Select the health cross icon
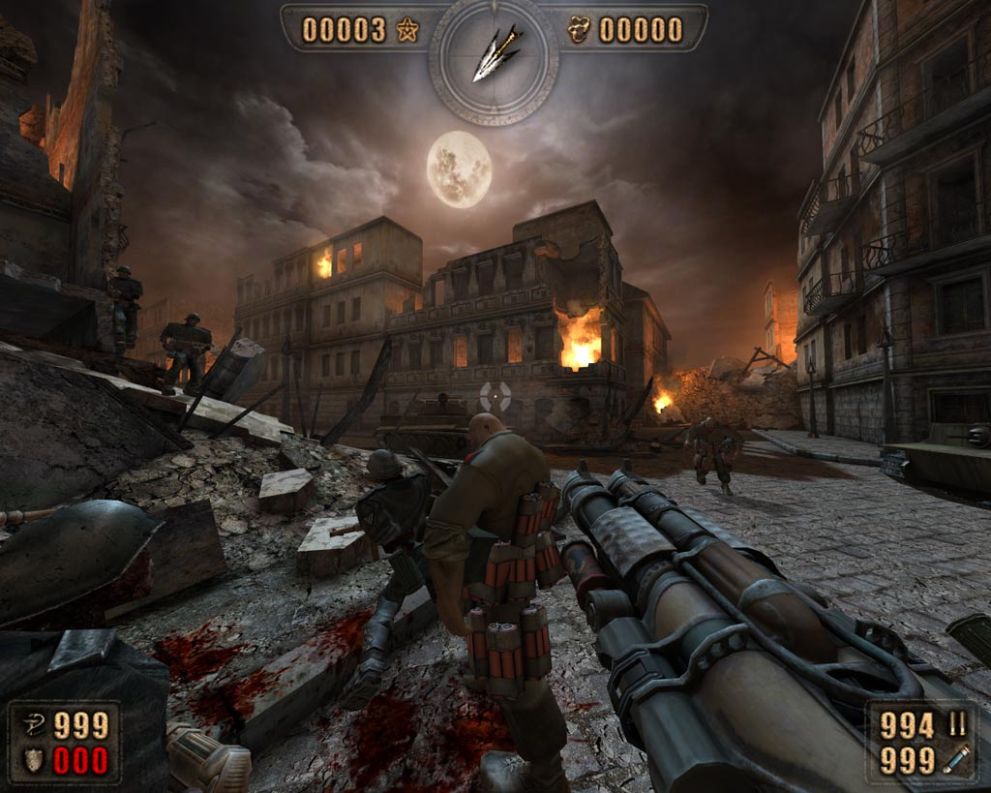This screenshot has width=991, height=793. tap(32, 725)
